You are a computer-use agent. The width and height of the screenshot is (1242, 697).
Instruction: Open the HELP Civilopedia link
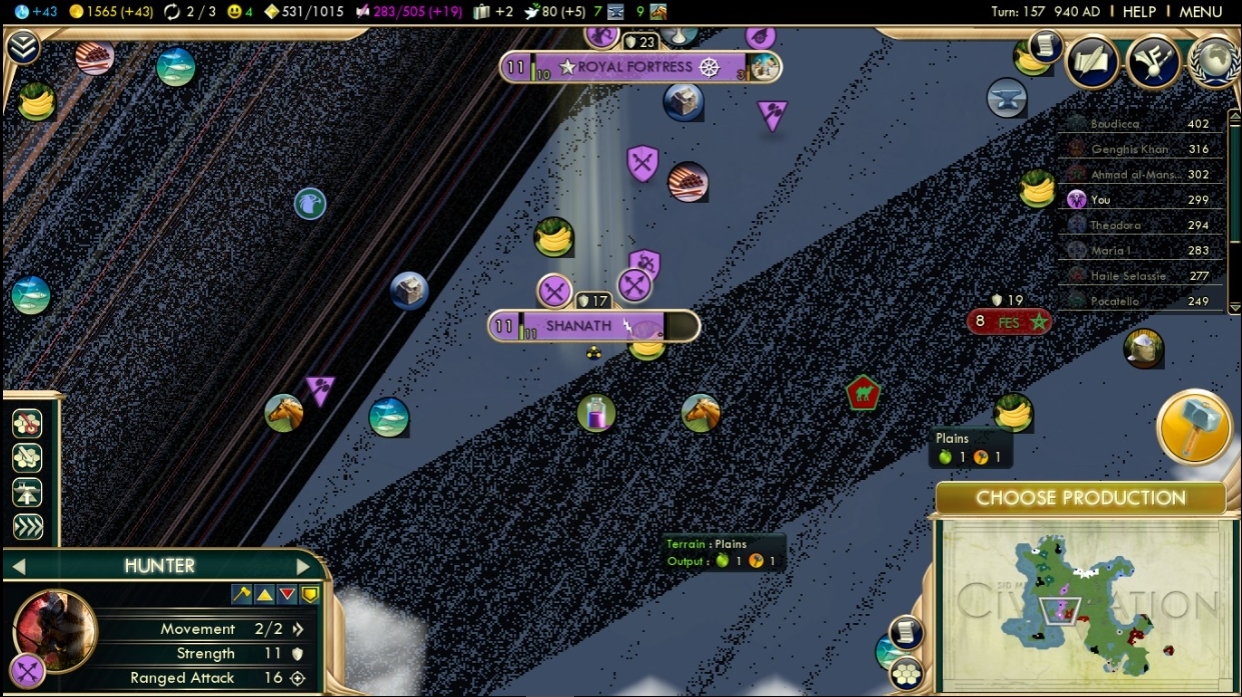(1139, 12)
